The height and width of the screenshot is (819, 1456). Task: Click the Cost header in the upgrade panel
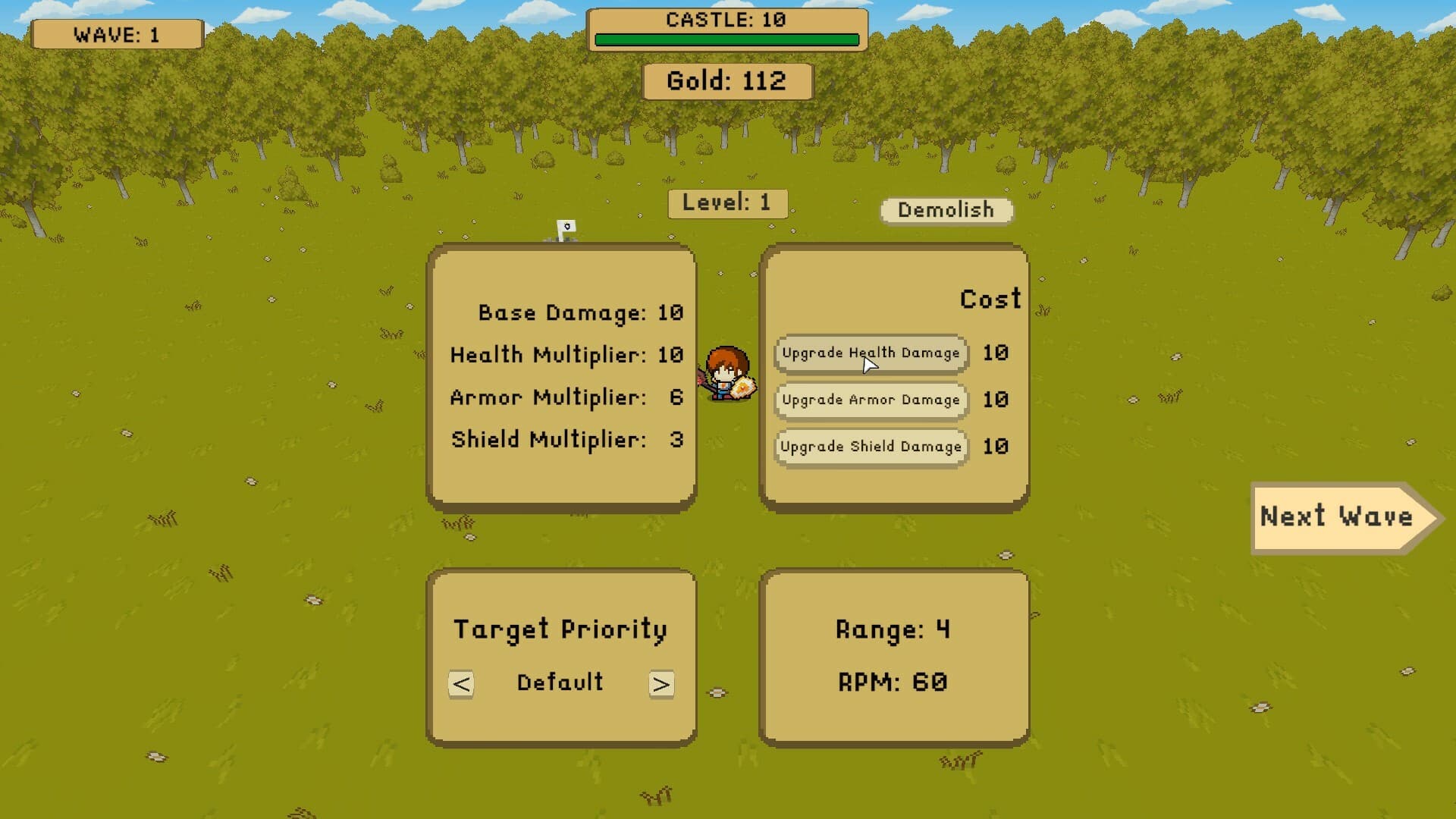click(x=989, y=299)
